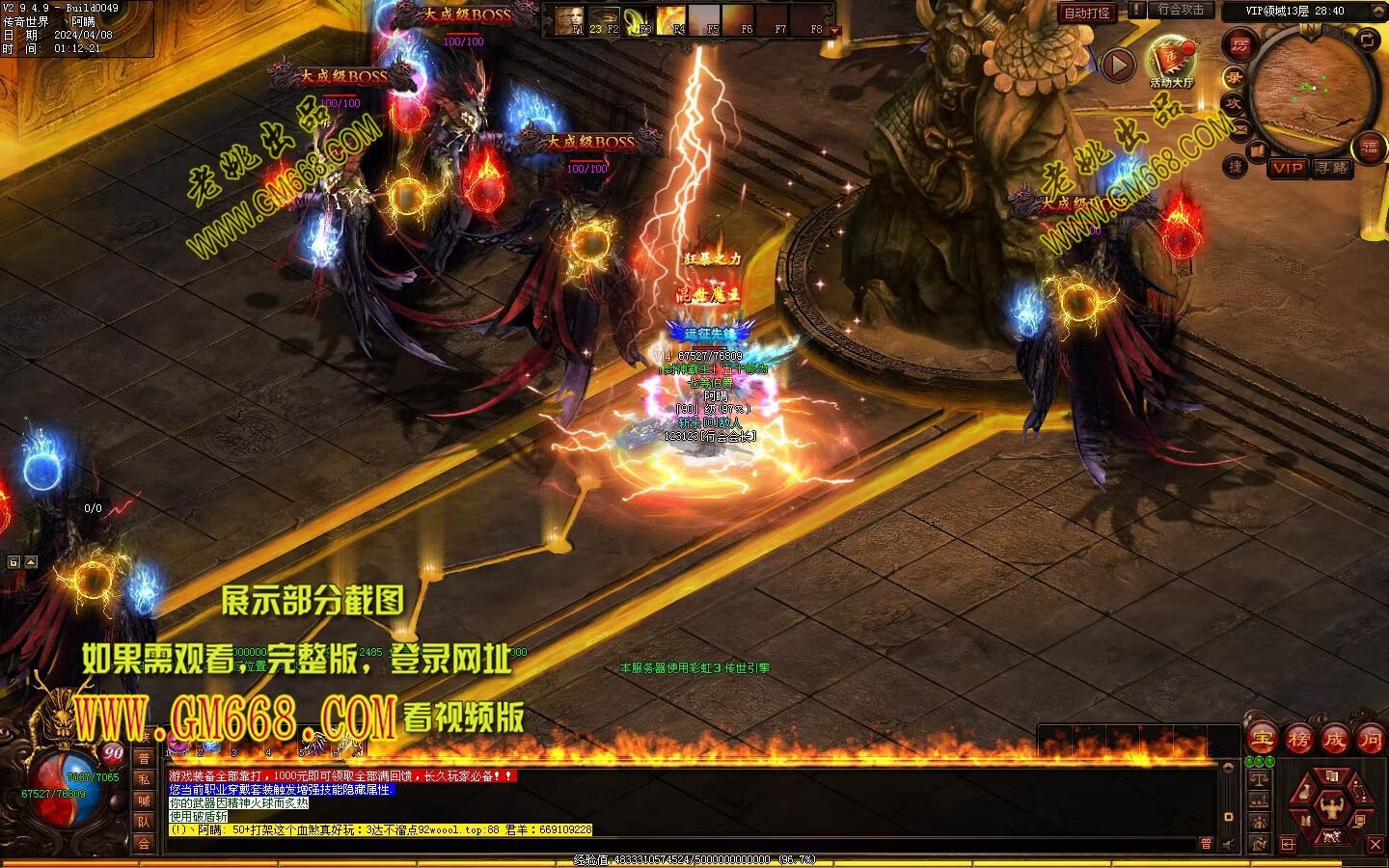Screen dimensions: 1389x868
Task: Open the VIP button below the minimap
Action: (x=1288, y=168)
